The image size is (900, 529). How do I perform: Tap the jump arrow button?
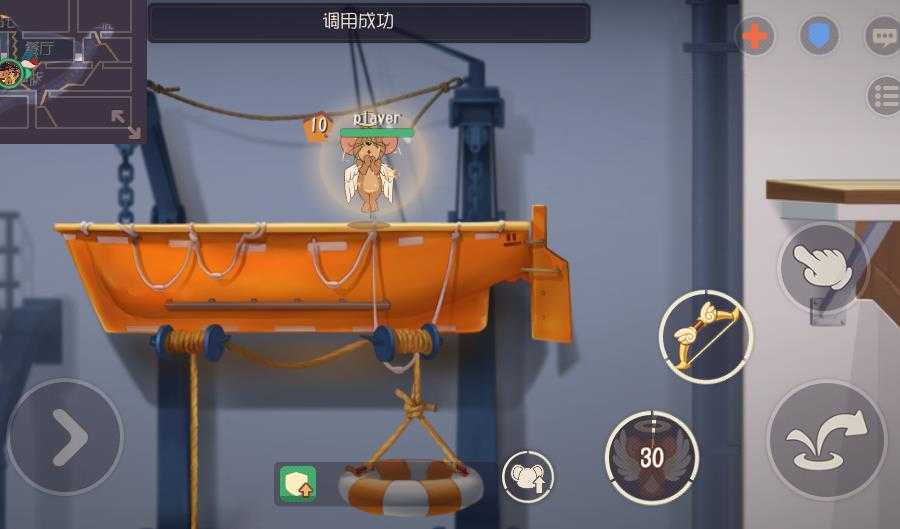coord(826,439)
